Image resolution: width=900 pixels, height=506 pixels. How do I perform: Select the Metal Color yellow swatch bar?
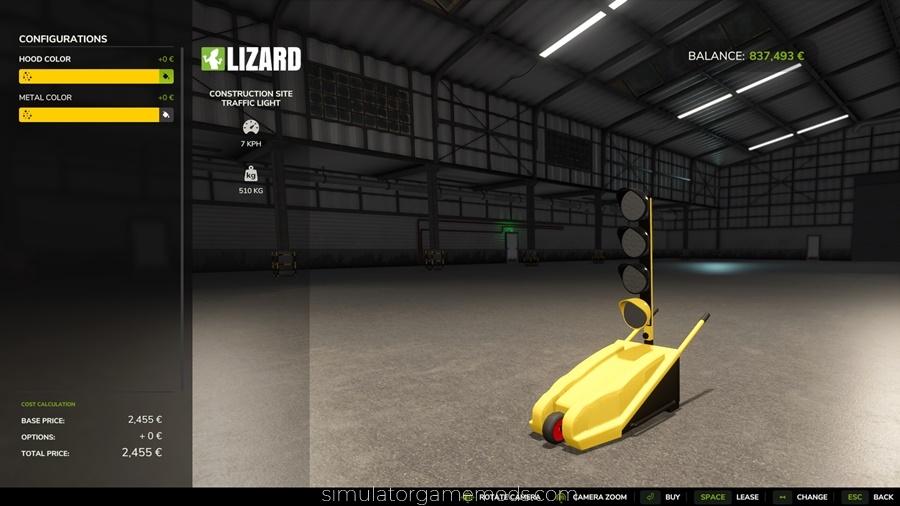88,115
